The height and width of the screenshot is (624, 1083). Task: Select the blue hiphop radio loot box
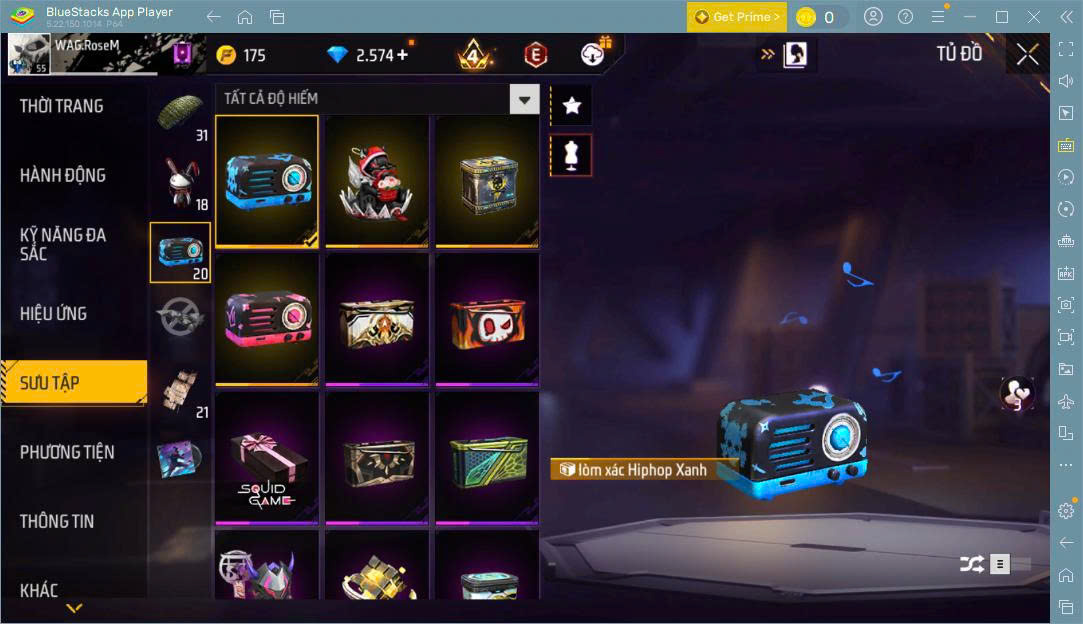(x=267, y=181)
